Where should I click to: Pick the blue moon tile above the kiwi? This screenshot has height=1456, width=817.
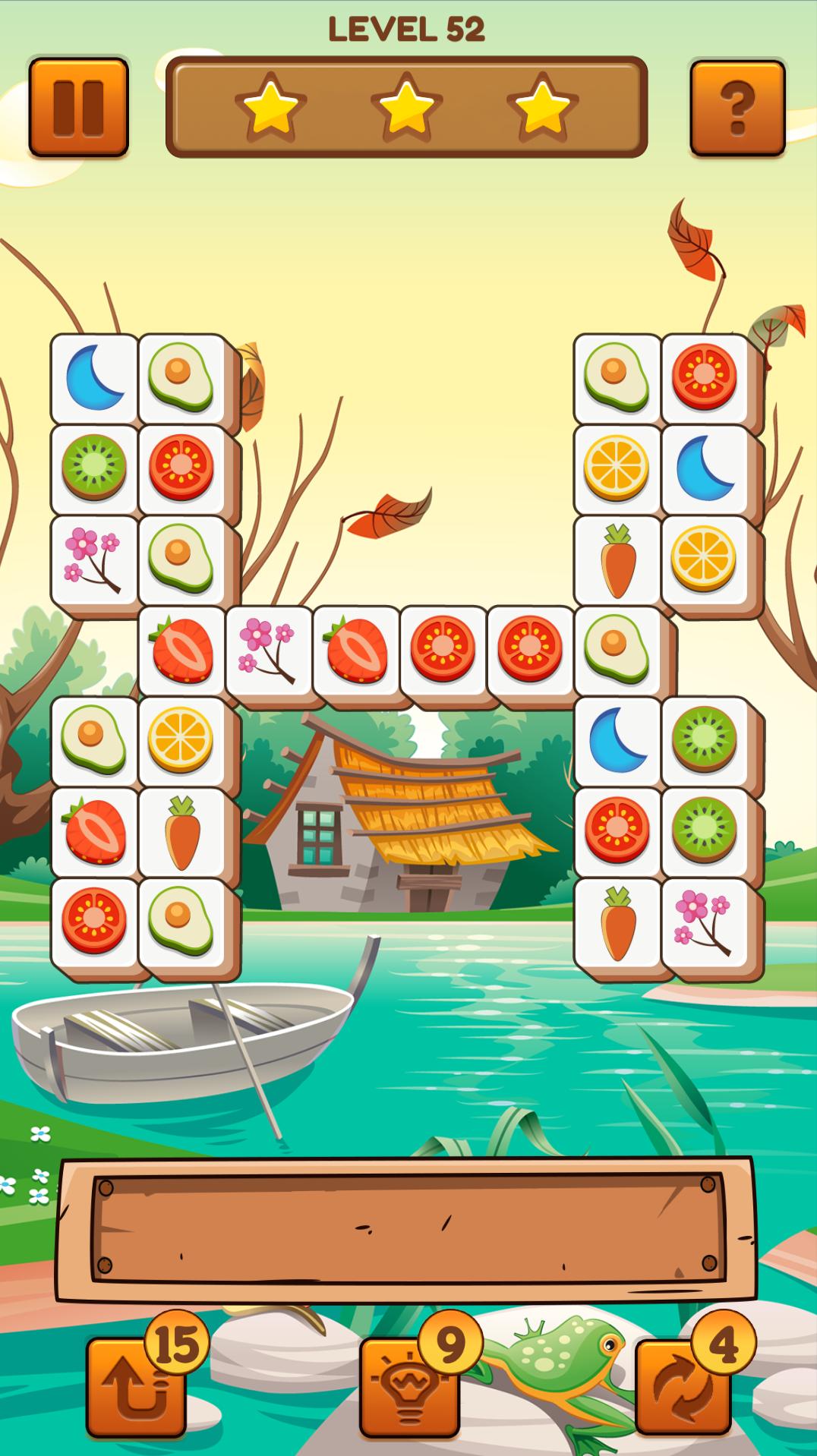pos(95,377)
